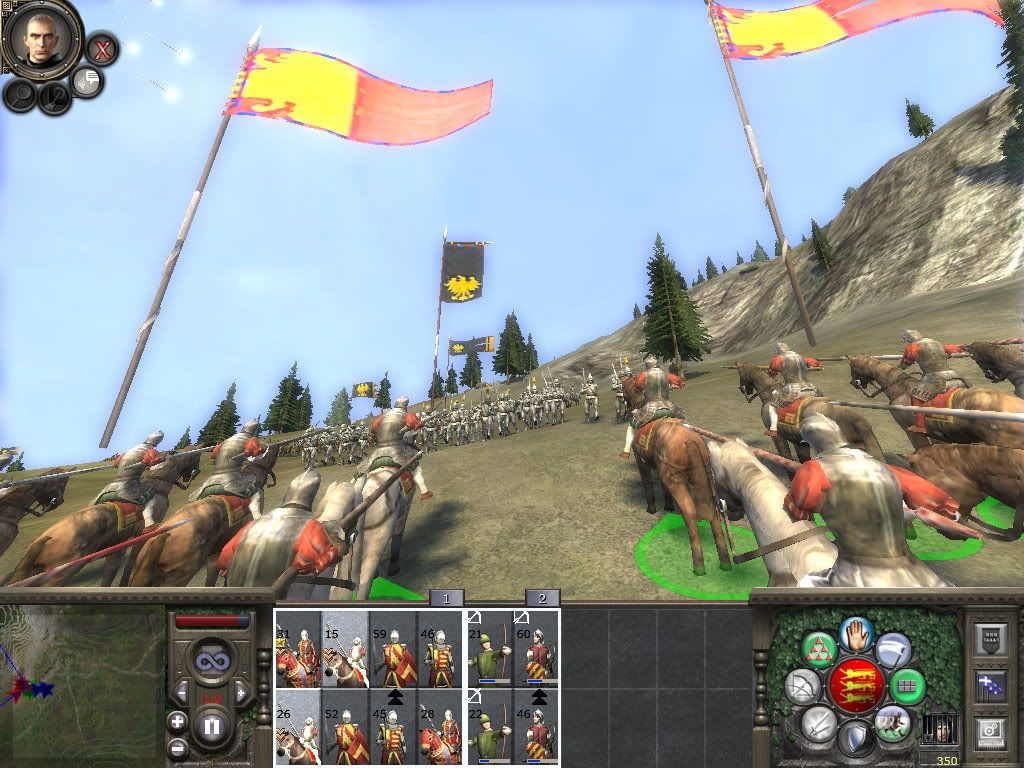The width and height of the screenshot is (1024, 768).
Task: Switch to unit group 2
Action: pyautogui.click(x=542, y=598)
